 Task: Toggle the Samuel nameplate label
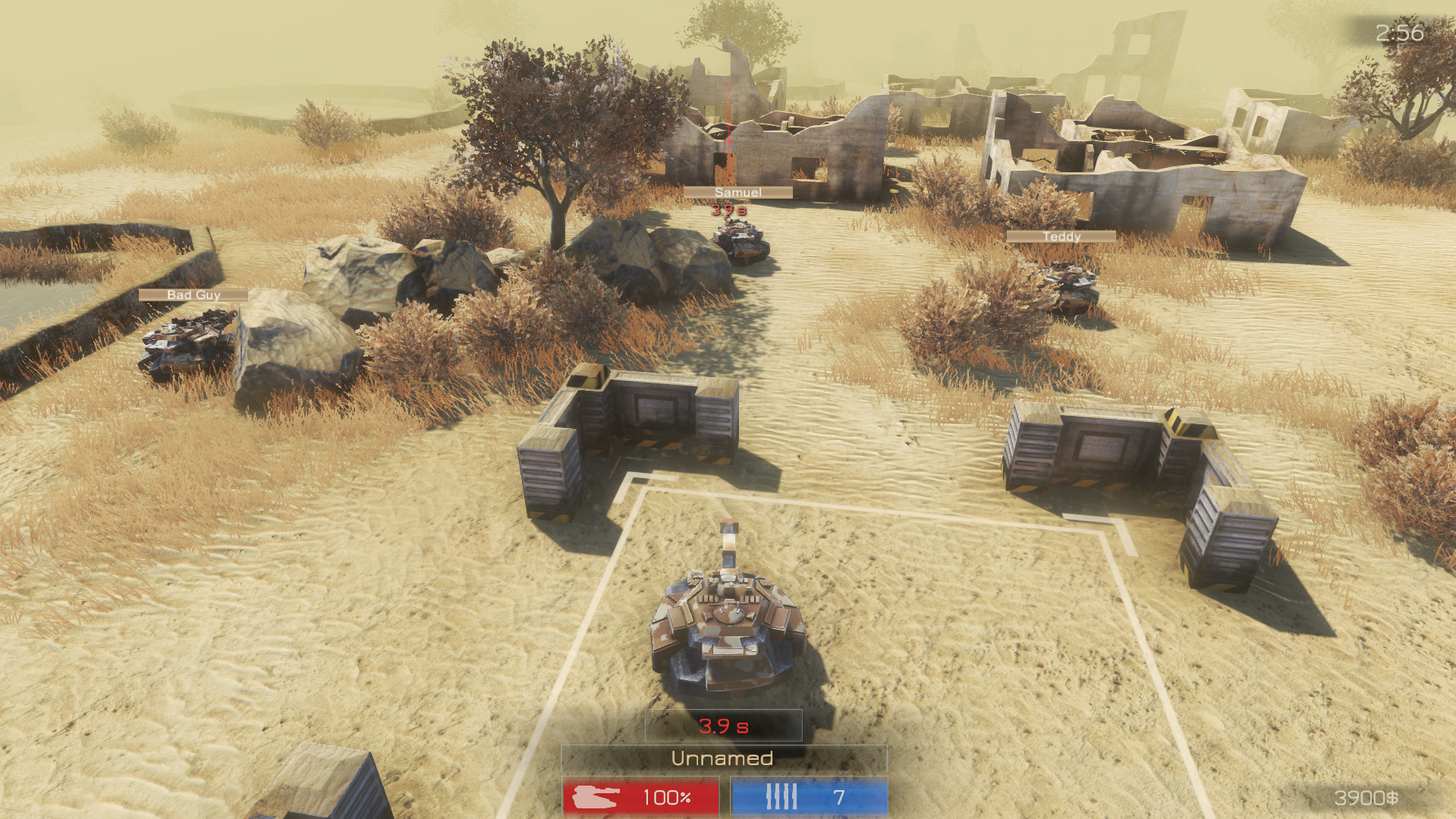pos(737,193)
